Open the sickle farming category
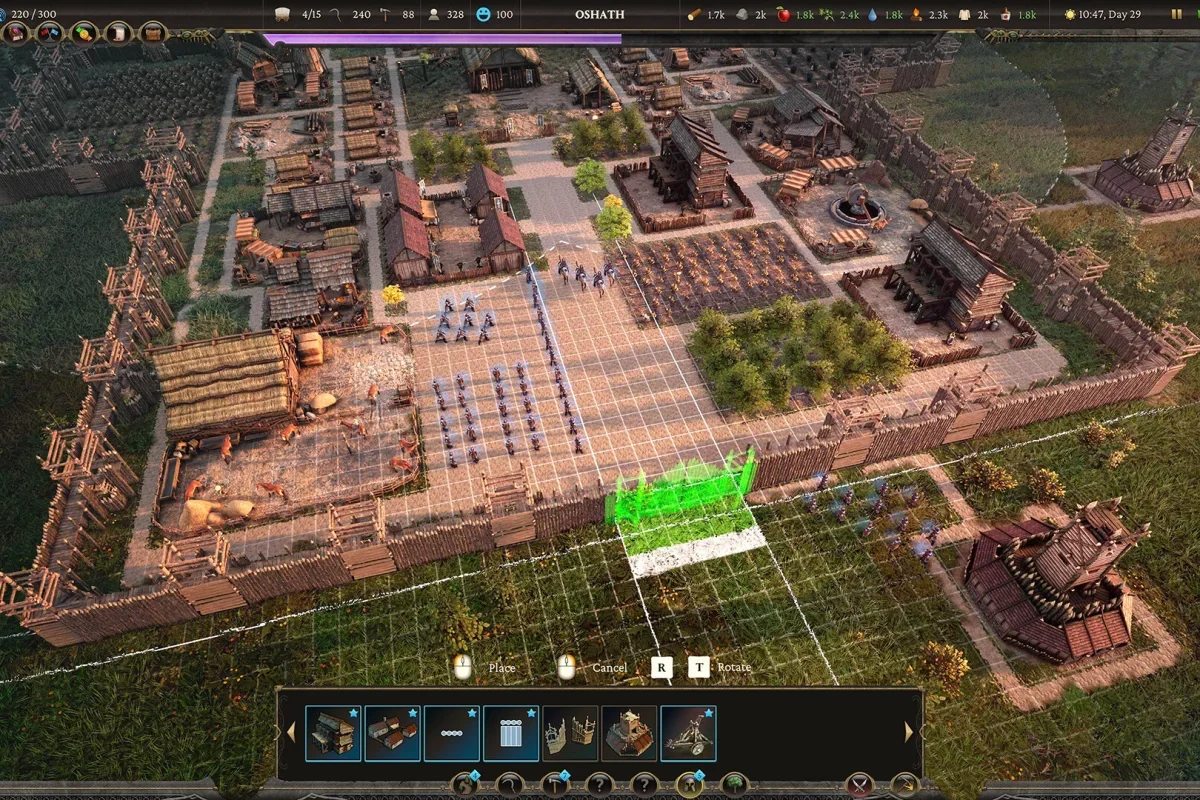The image size is (1200, 800). tap(509, 784)
